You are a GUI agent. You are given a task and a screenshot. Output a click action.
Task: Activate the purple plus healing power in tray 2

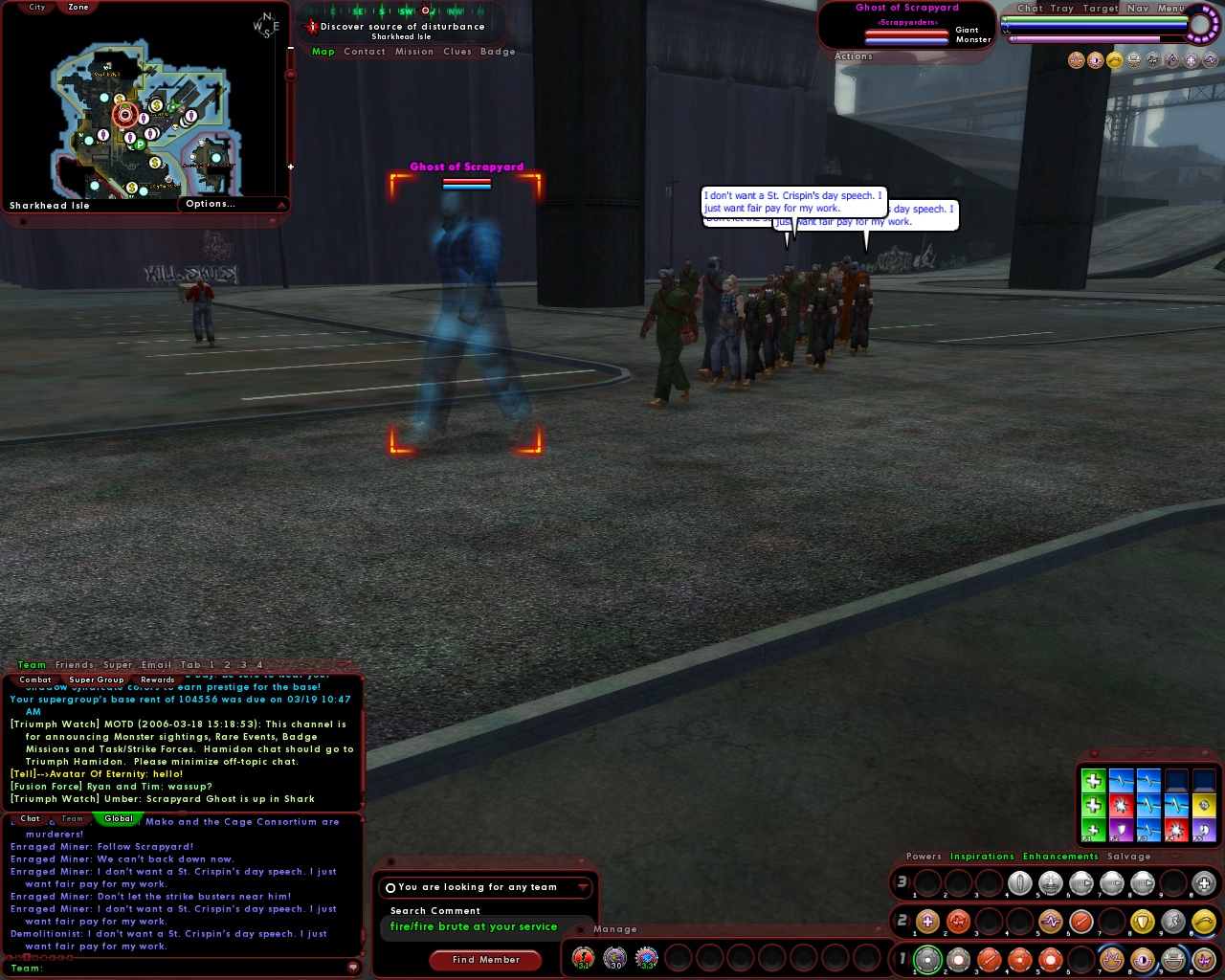(x=927, y=922)
